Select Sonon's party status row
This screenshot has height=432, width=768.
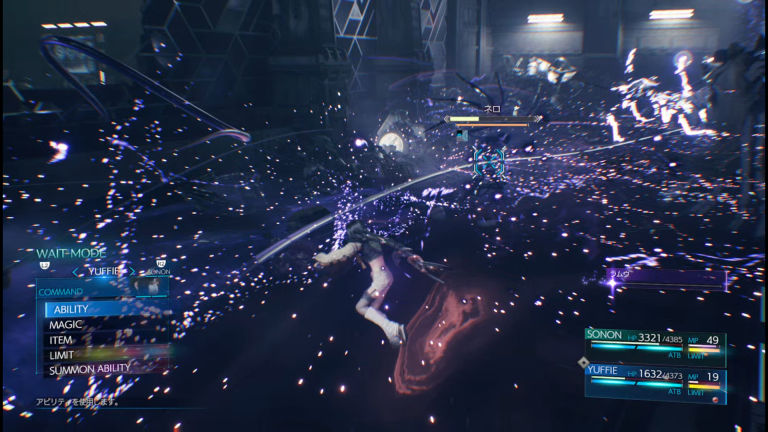[655, 344]
